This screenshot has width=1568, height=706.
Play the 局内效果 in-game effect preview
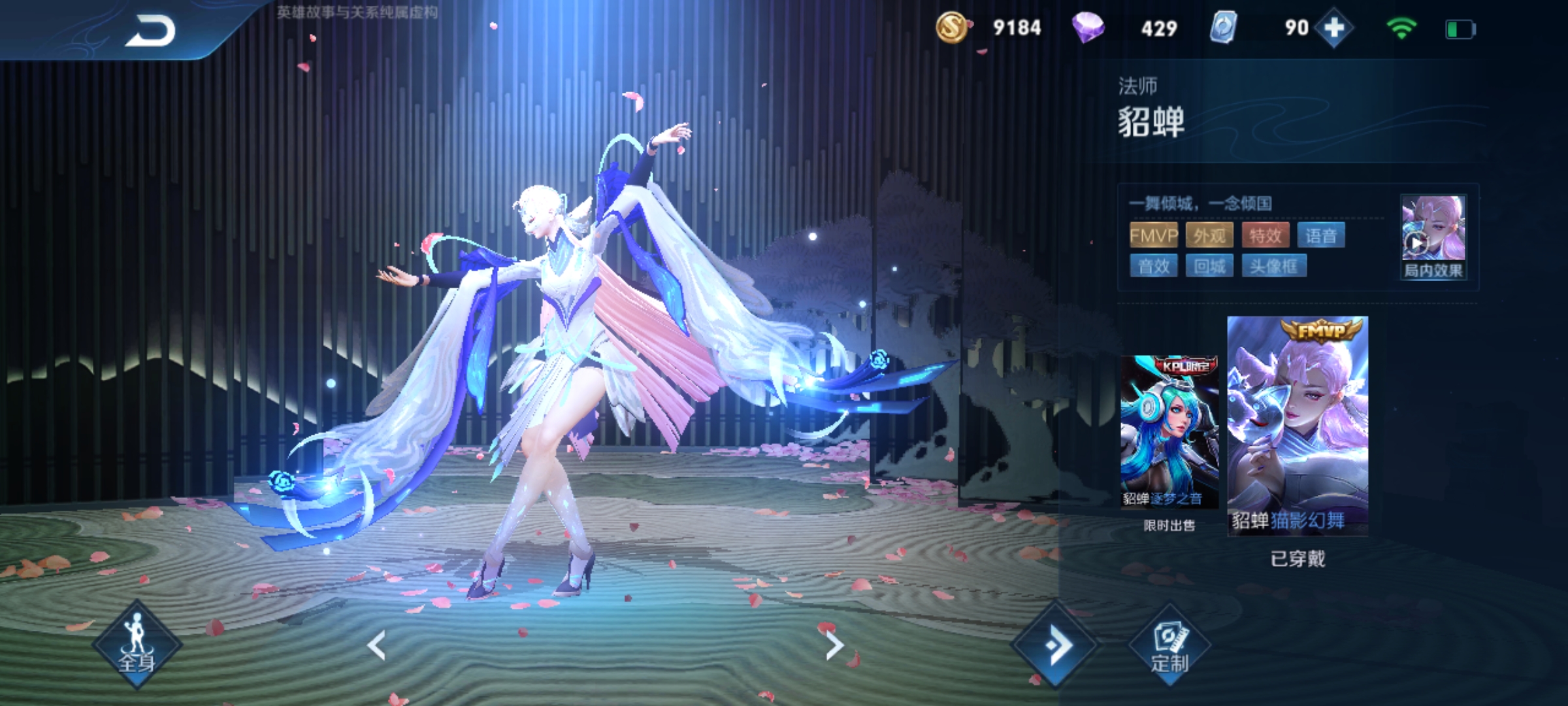1433,237
